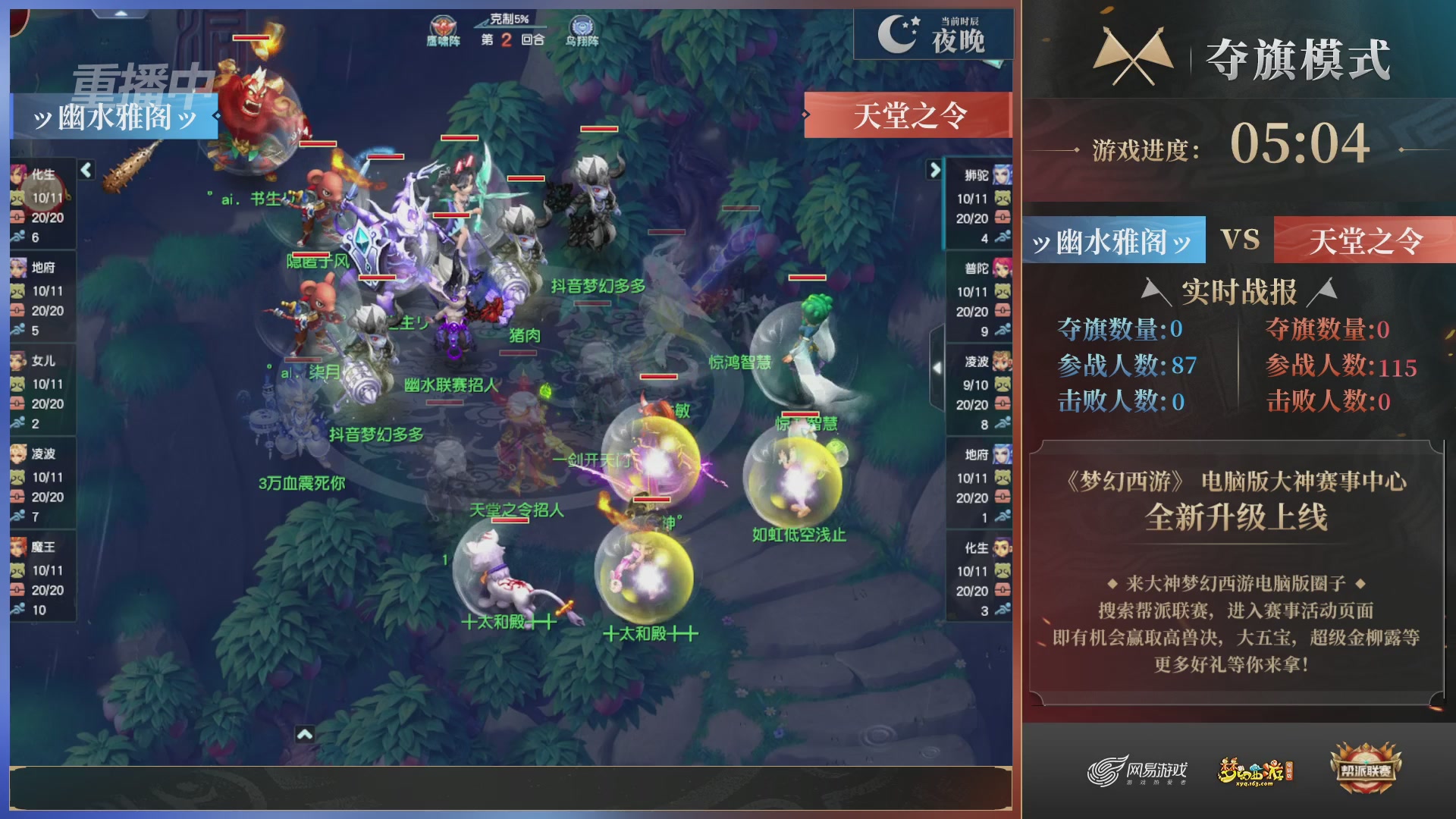Switch to the 天堂之令 team banner
Screen dimensions: 1456x819
(x=910, y=116)
